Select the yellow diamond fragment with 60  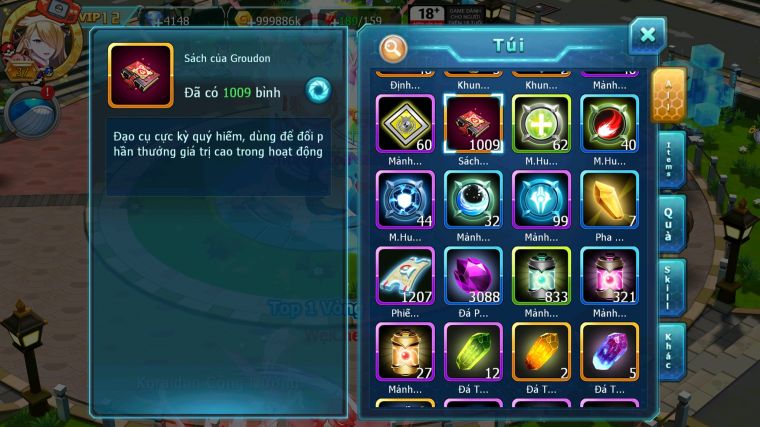405,124
